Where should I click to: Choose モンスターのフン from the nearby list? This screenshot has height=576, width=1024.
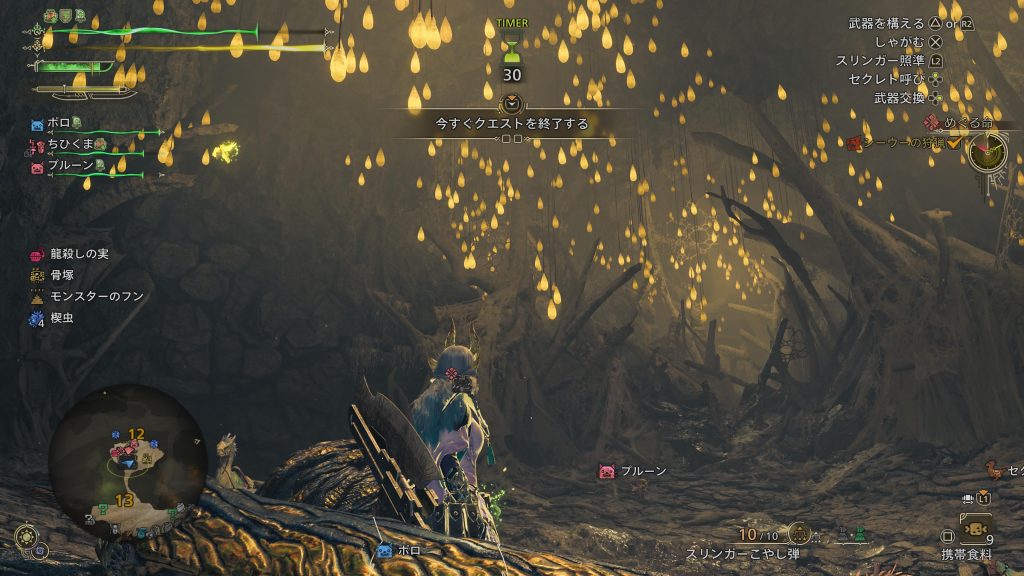88,297
